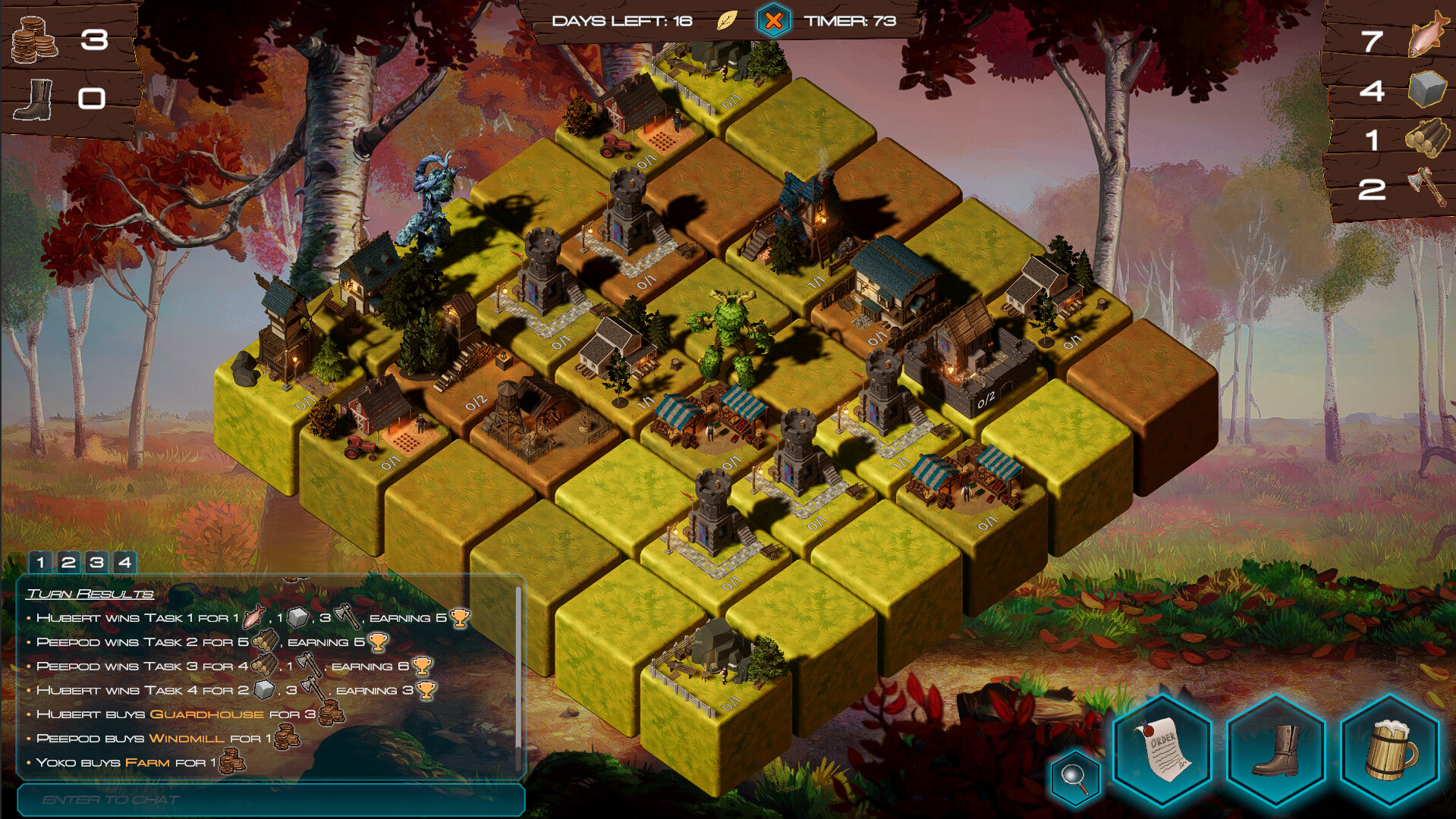Click the axe resource icon showing 2

(1426, 184)
